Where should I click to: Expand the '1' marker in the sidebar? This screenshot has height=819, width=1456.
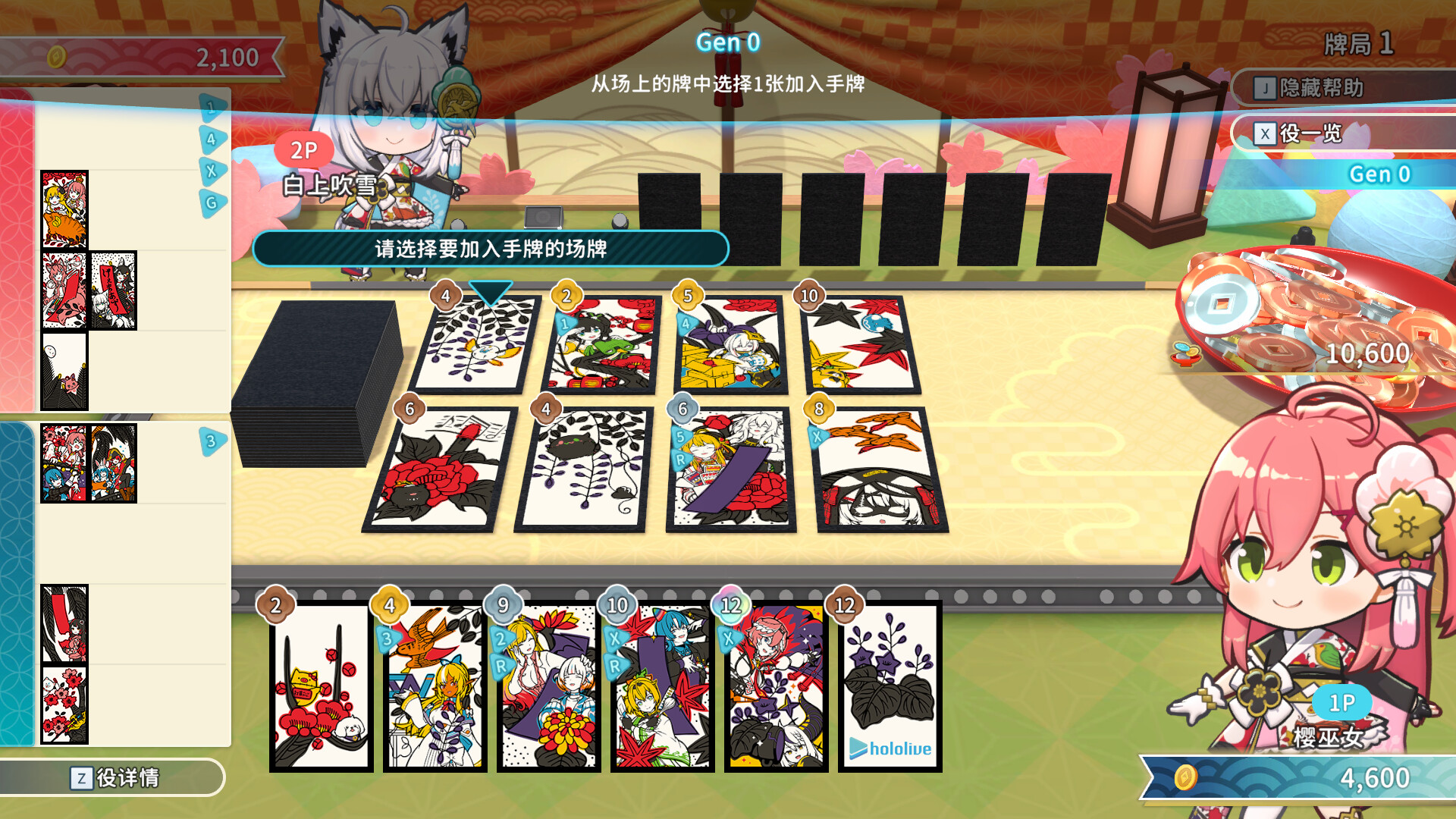point(211,106)
